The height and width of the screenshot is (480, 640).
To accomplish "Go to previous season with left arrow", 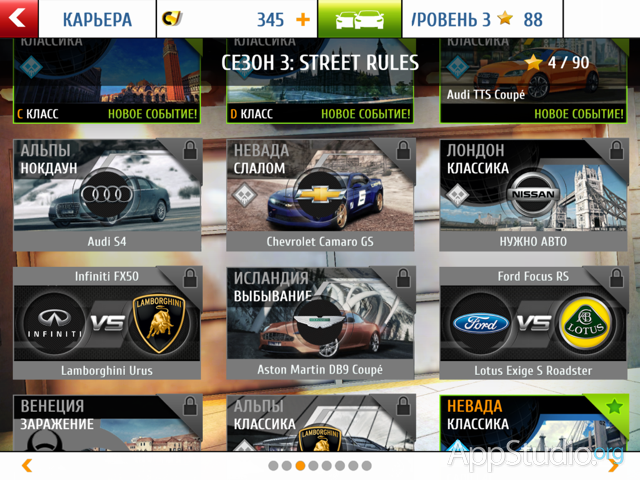I will (27, 465).
